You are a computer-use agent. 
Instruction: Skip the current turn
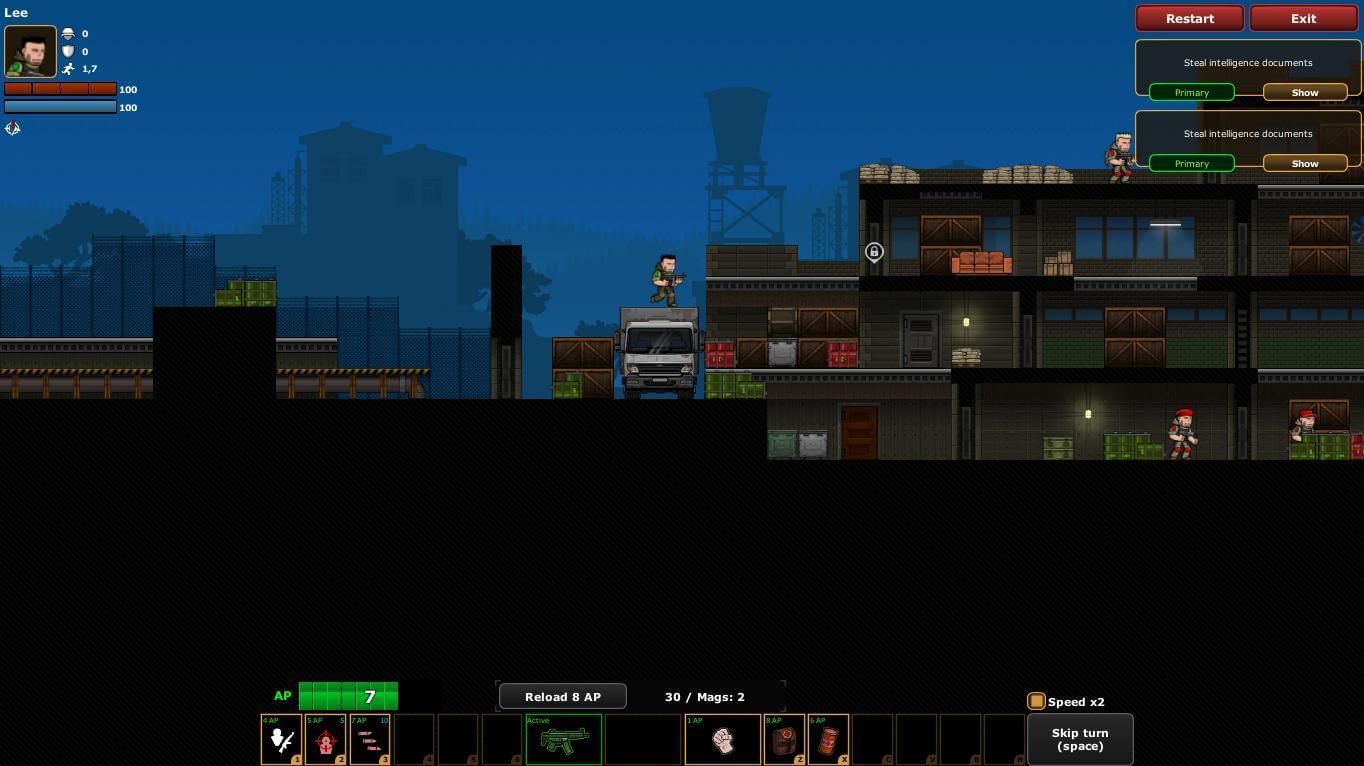[1079, 739]
